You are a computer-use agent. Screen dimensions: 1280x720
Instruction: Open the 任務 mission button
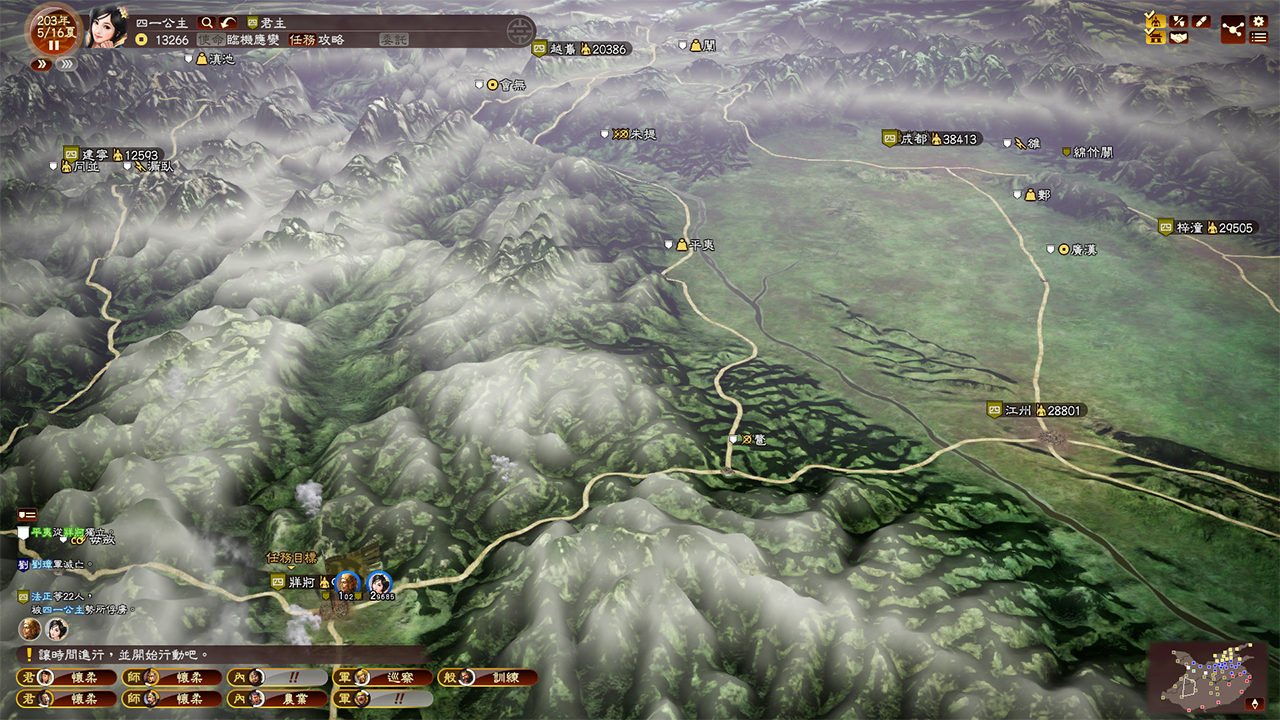tap(302, 40)
